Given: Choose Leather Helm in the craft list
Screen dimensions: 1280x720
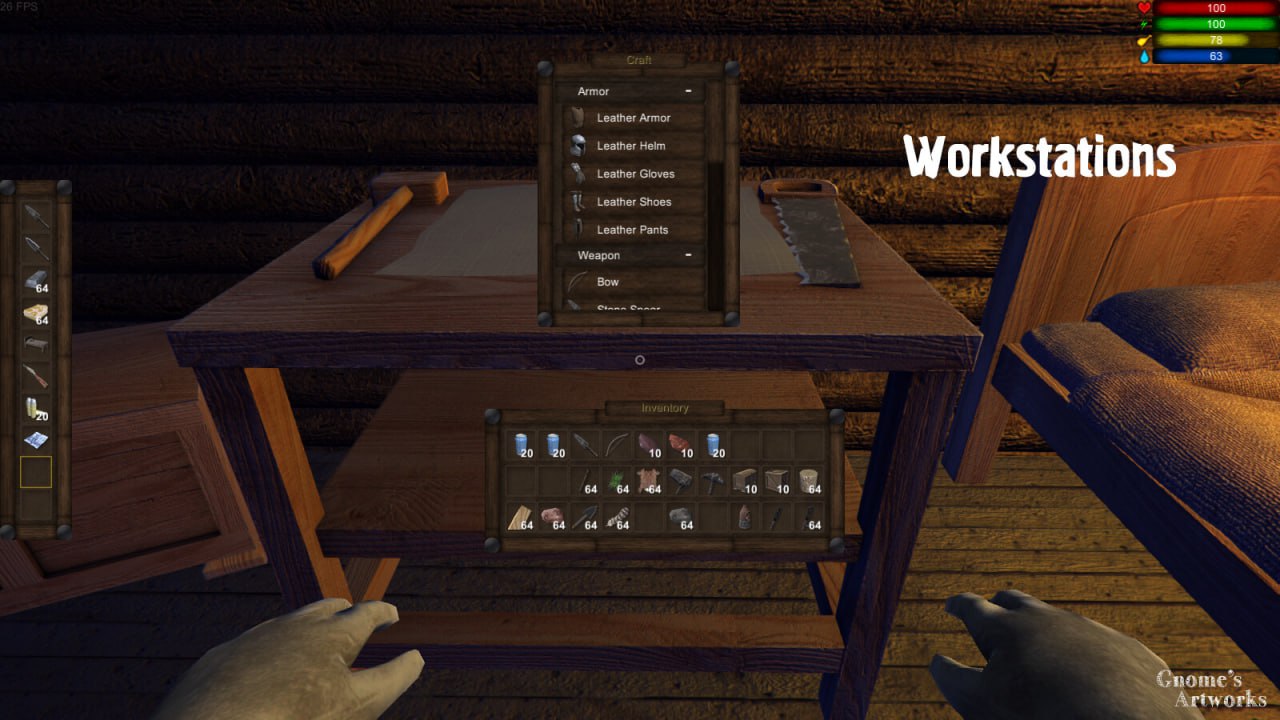Looking at the screenshot, I should 631,146.
